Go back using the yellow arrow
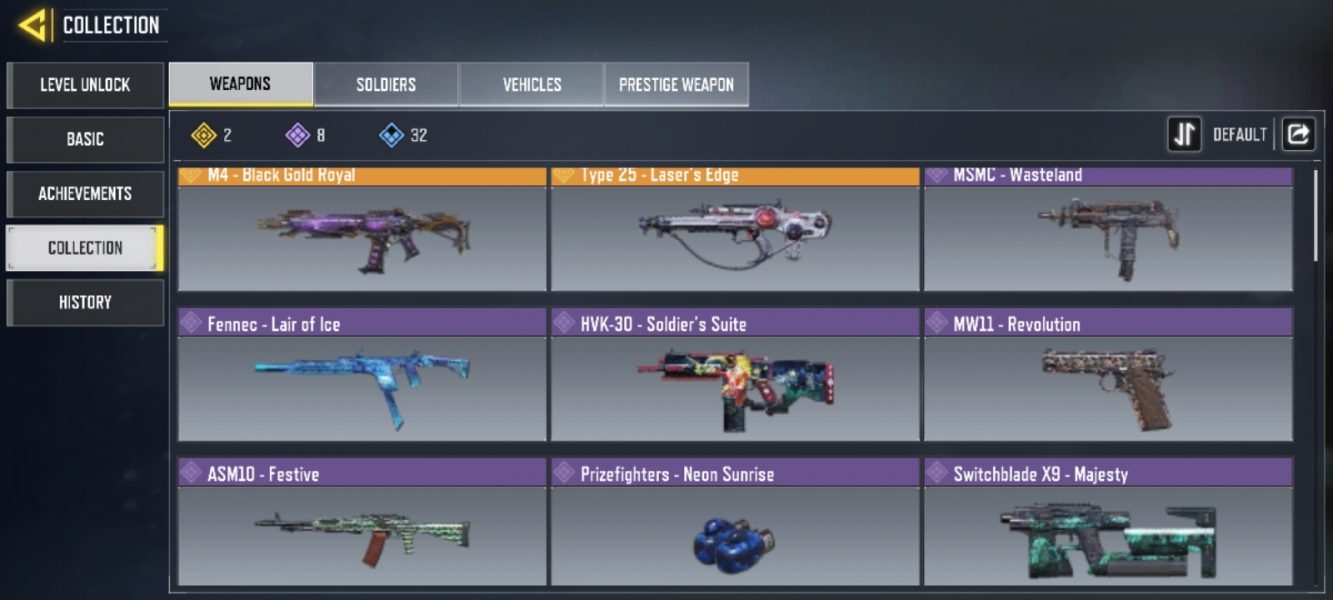Image resolution: width=1333 pixels, height=600 pixels. tap(33, 24)
